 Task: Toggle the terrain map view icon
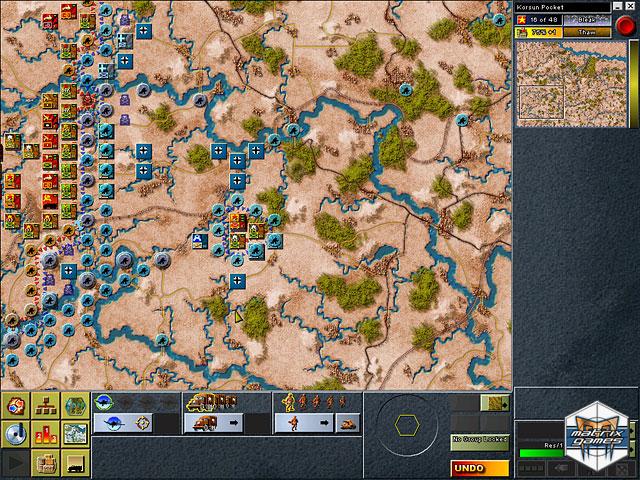(75, 434)
